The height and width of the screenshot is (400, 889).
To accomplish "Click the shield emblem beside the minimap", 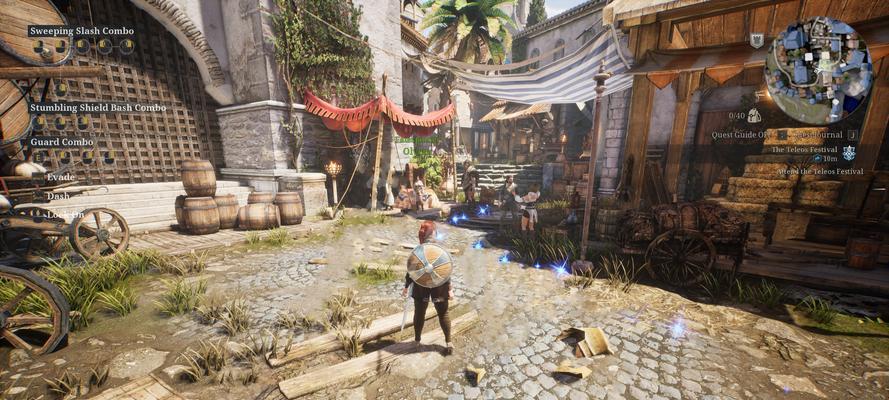I will (x=757, y=40).
